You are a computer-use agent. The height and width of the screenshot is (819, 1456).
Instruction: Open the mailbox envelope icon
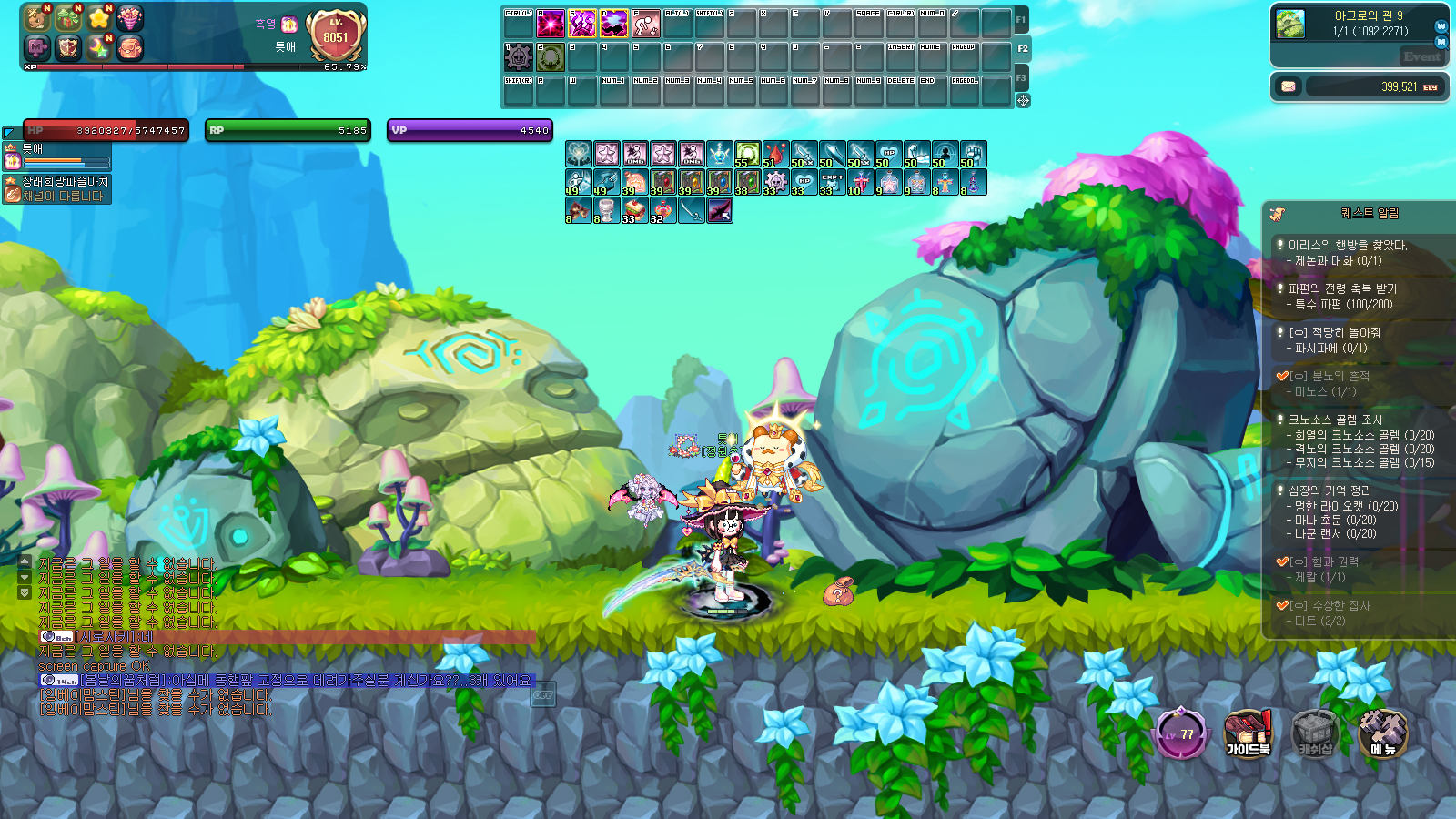[1288, 86]
